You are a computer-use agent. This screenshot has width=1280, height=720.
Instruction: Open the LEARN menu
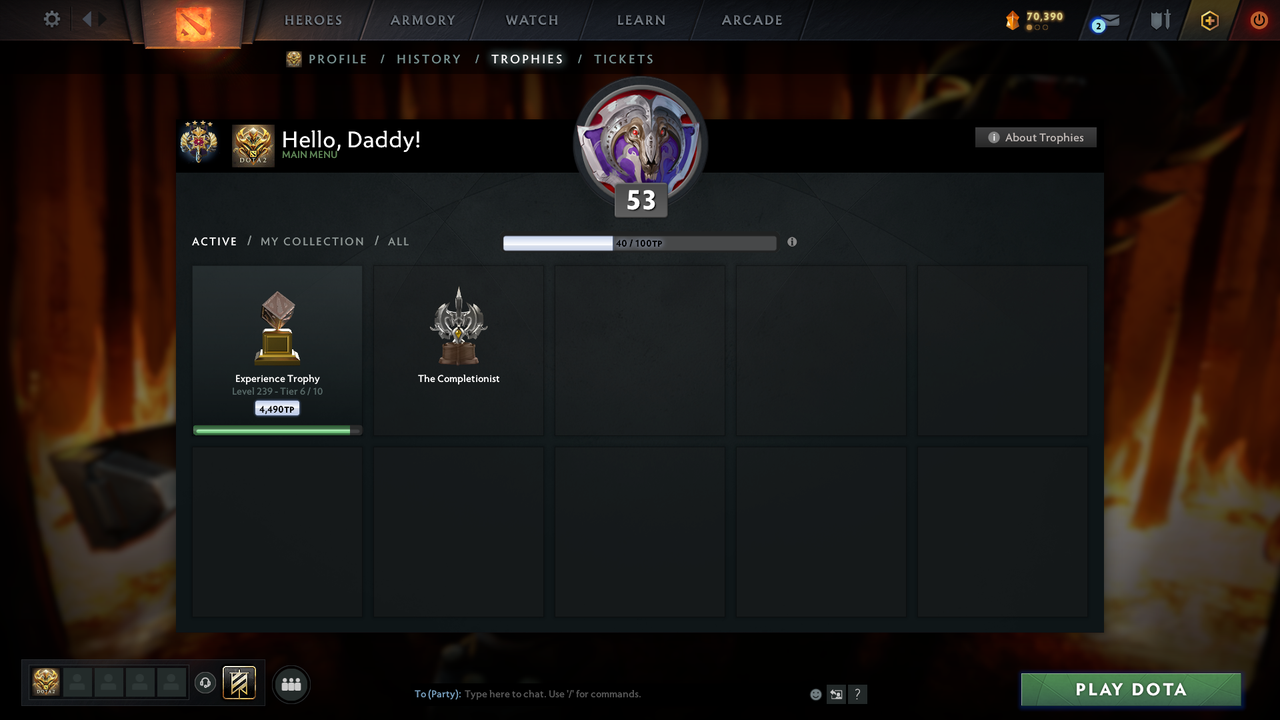tap(641, 20)
